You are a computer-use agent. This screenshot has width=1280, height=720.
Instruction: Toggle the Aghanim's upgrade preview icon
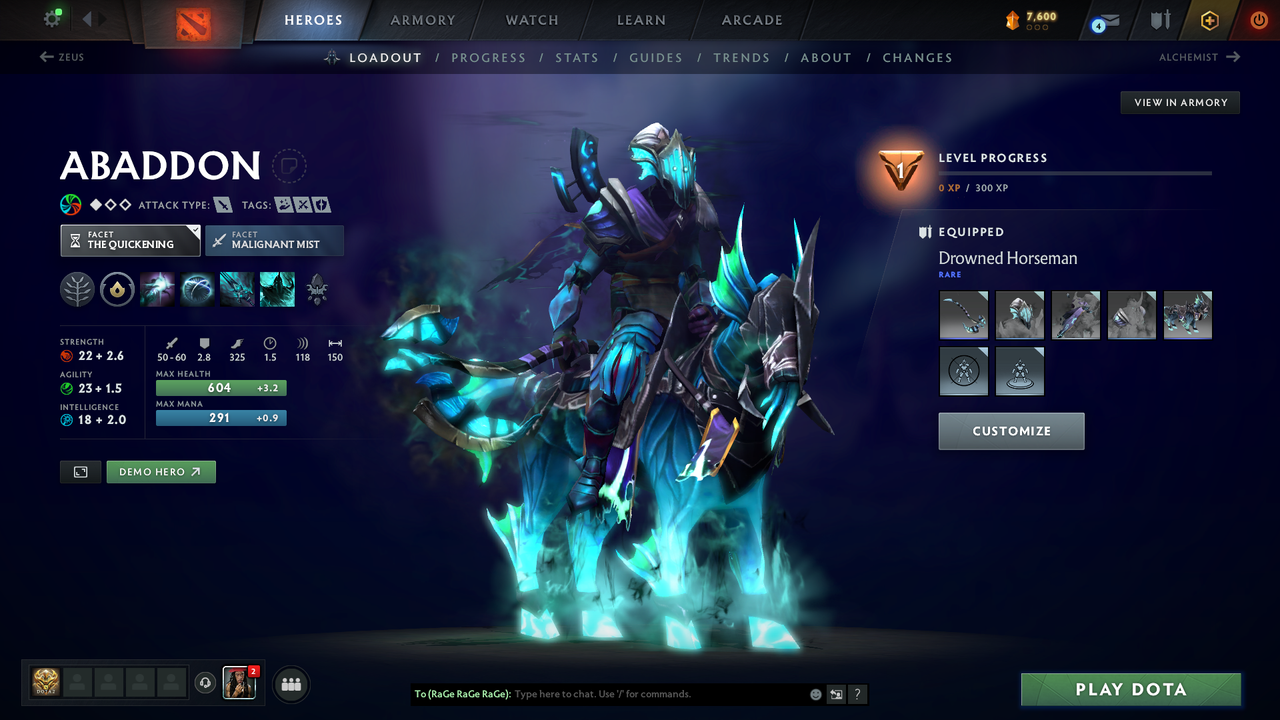(317, 289)
